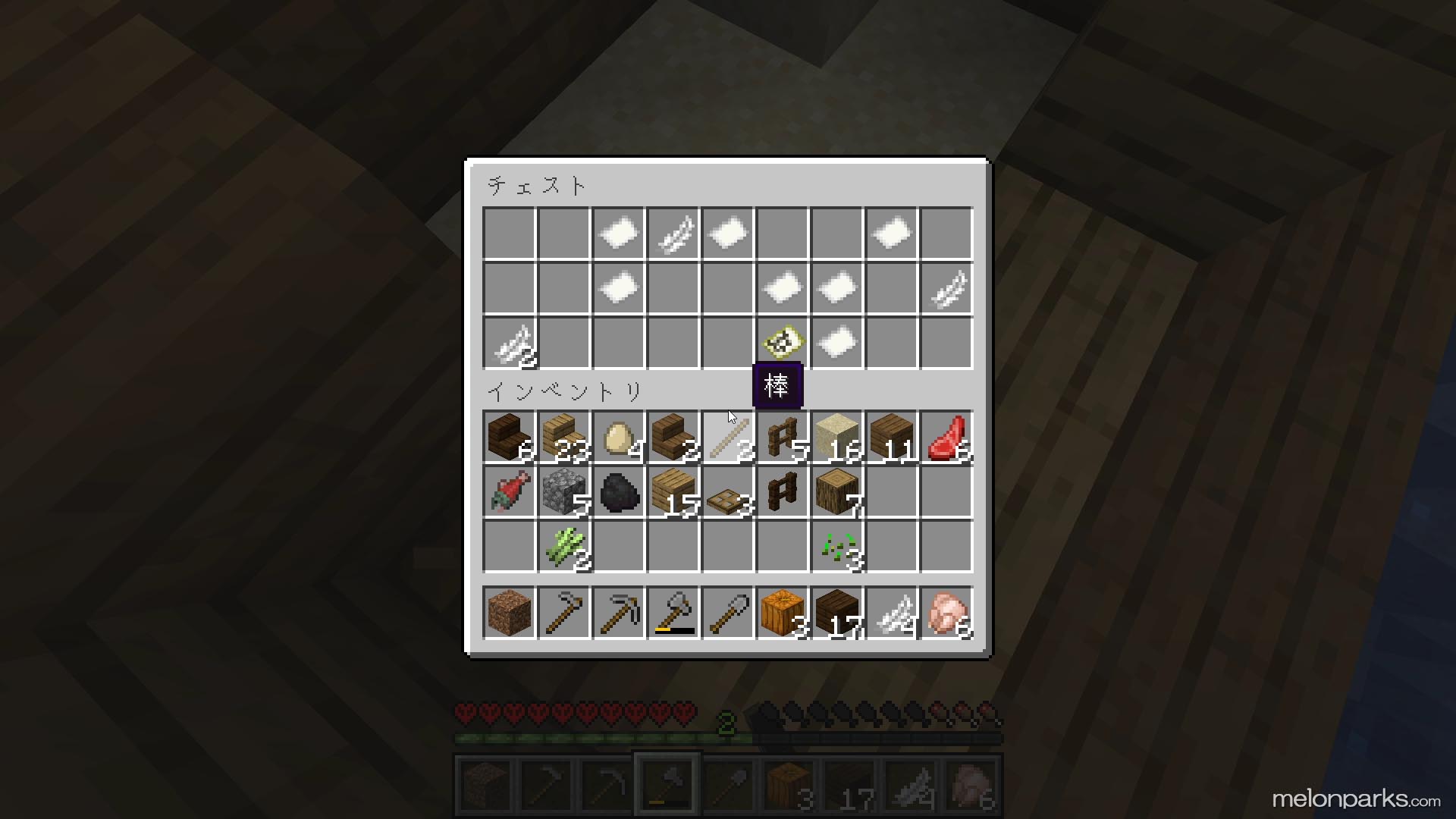Viewport: 1456px width, 819px height.
Task: Pick up the sugar cane stack
Action: (x=563, y=547)
